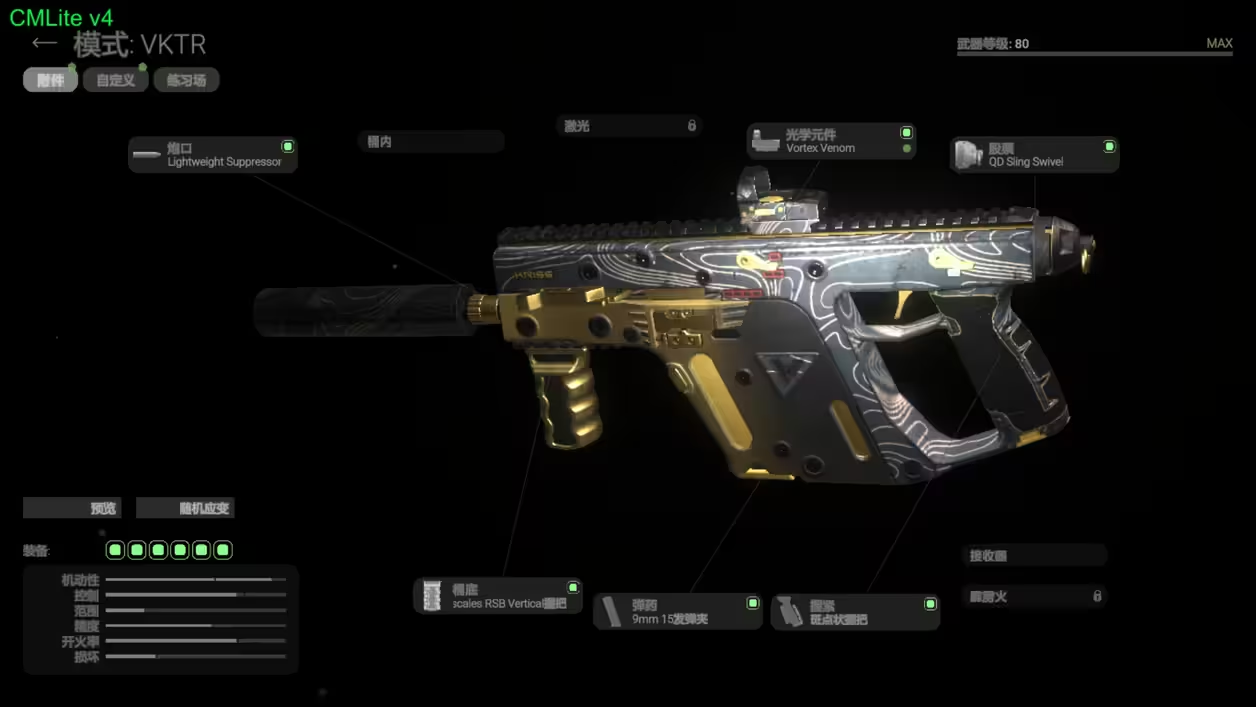This screenshot has height=707, width=1256.
Task: Click the 预览 preview button
Action: [x=72, y=508]
